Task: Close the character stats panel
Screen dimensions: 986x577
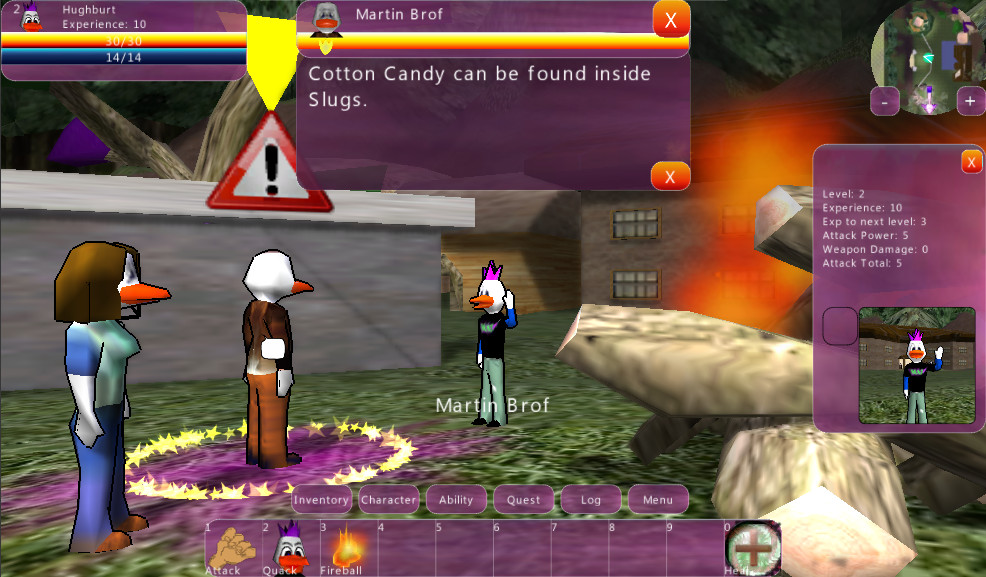Action: point(971,162)
